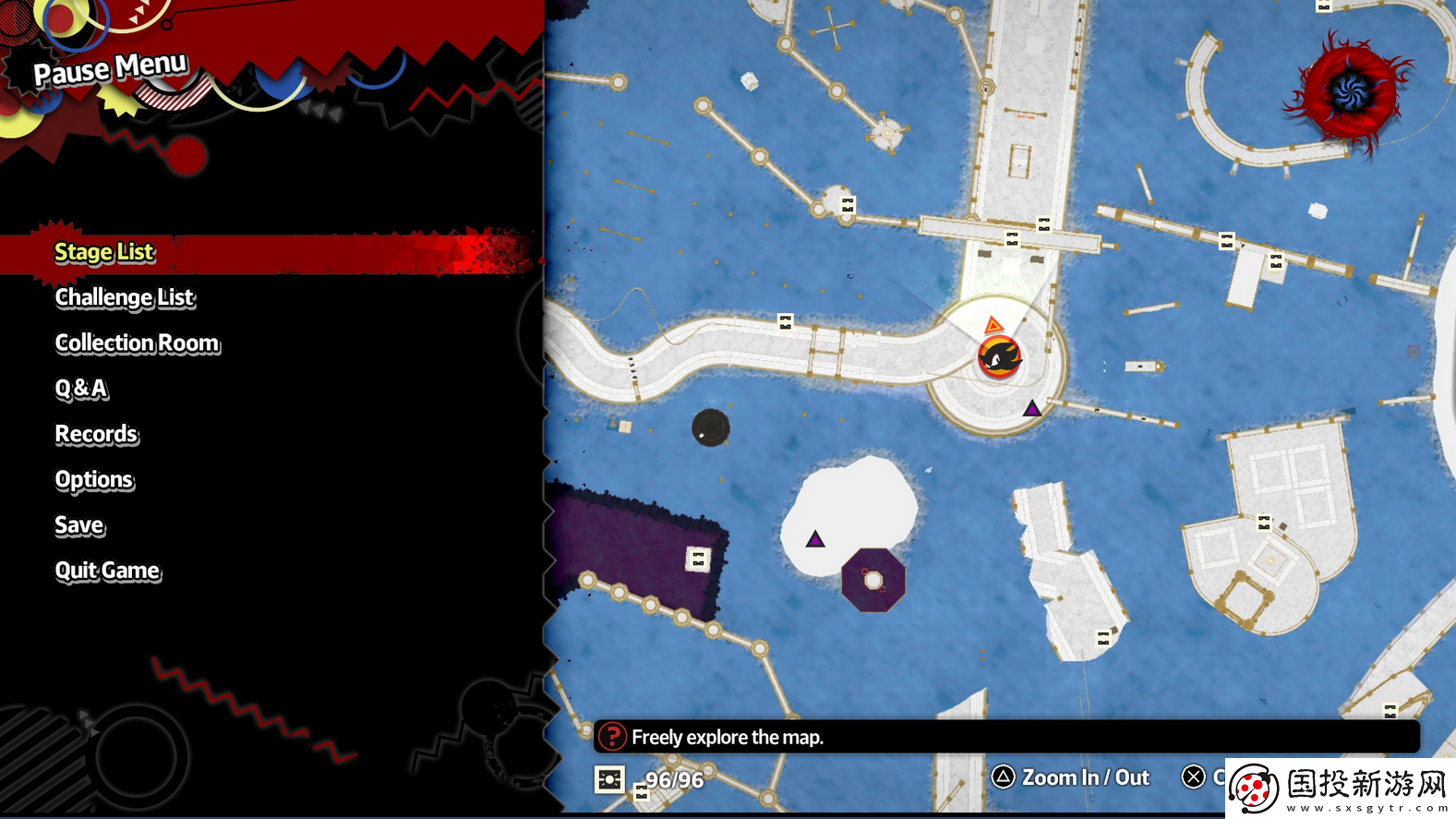Open the Q & A section
The image size is (1456, 819).
pyautogui.click(x=81, y=389)
